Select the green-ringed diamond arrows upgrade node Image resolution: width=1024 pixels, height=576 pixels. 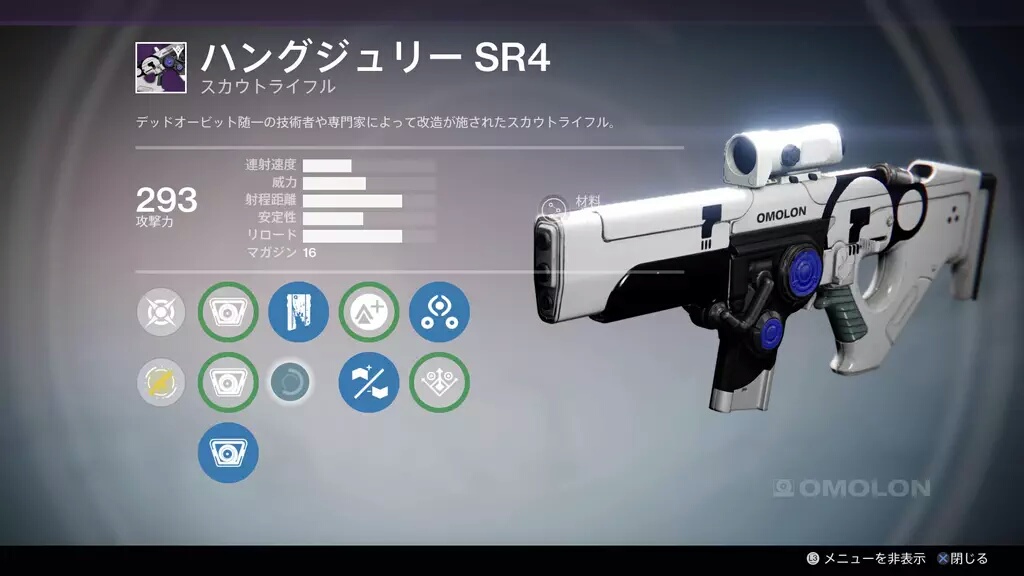(439, 382)
